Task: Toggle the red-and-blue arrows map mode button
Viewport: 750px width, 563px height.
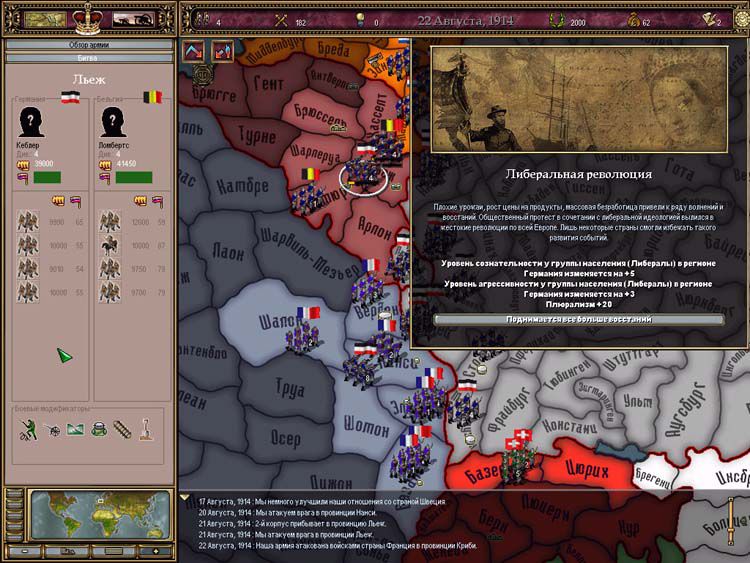Action: pos(222,51)
